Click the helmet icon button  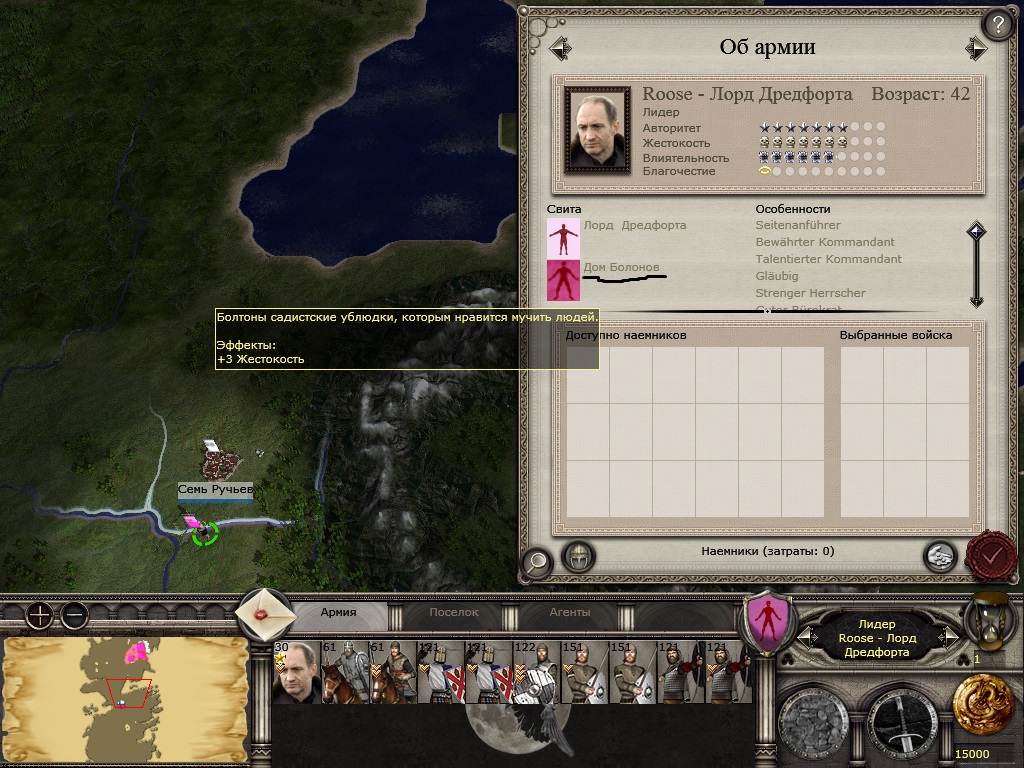(578, 556)
